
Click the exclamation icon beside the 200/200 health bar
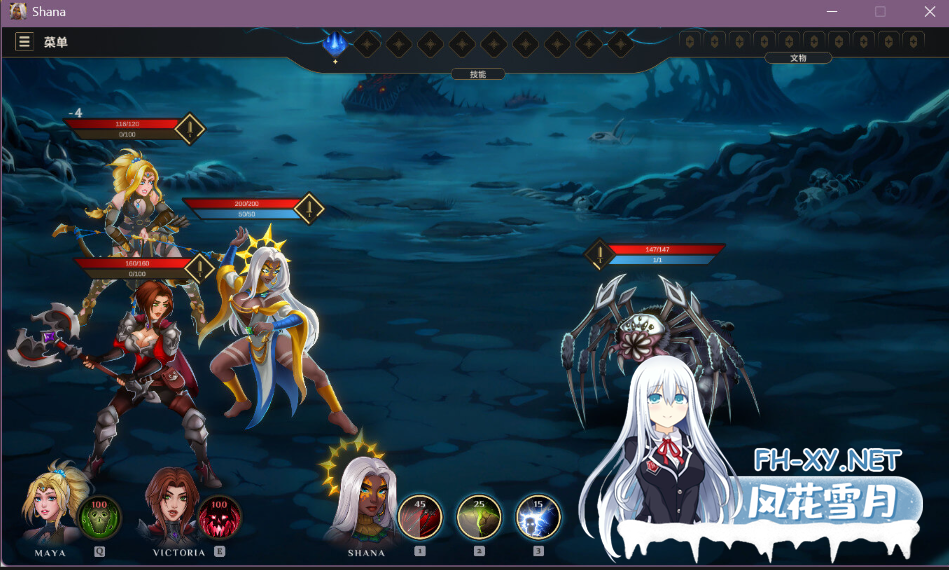(310, 208)
